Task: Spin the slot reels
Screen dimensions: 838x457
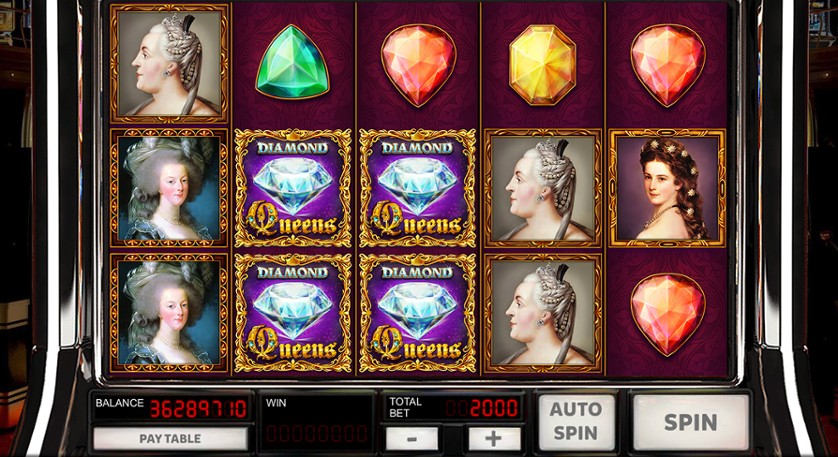Action: pos(691,421)
